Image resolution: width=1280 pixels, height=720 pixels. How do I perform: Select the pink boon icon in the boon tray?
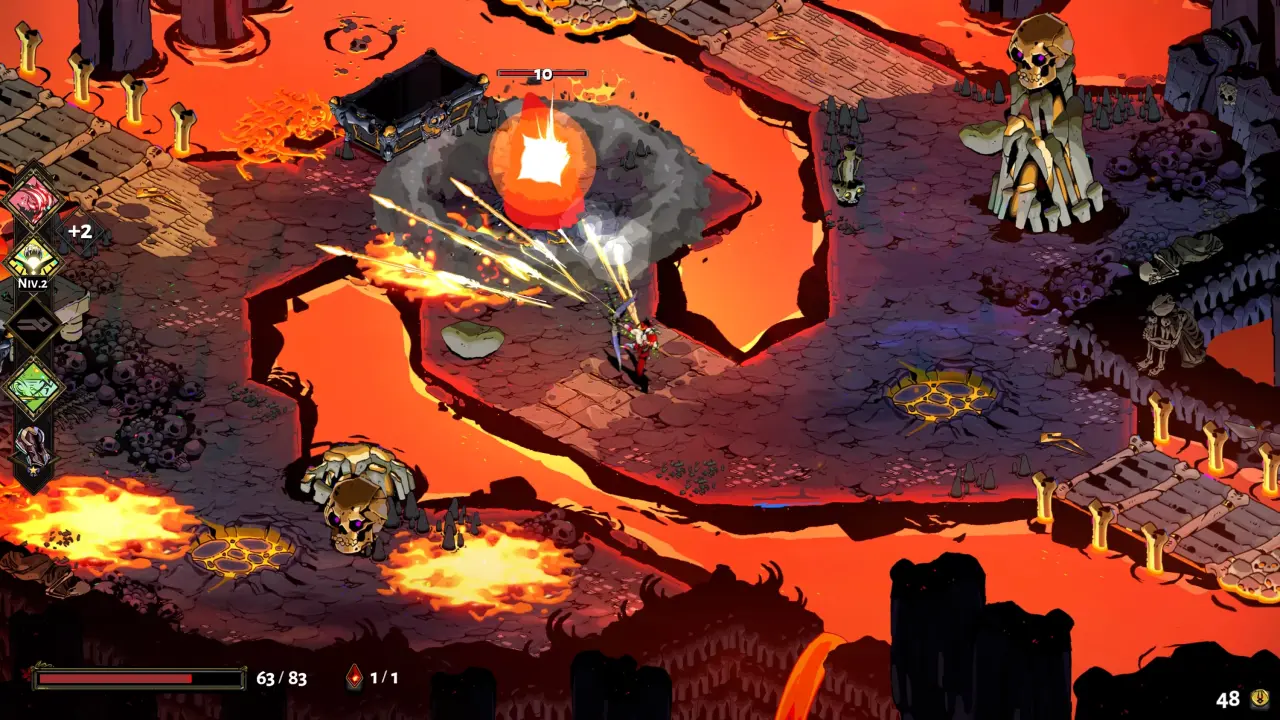33,200
